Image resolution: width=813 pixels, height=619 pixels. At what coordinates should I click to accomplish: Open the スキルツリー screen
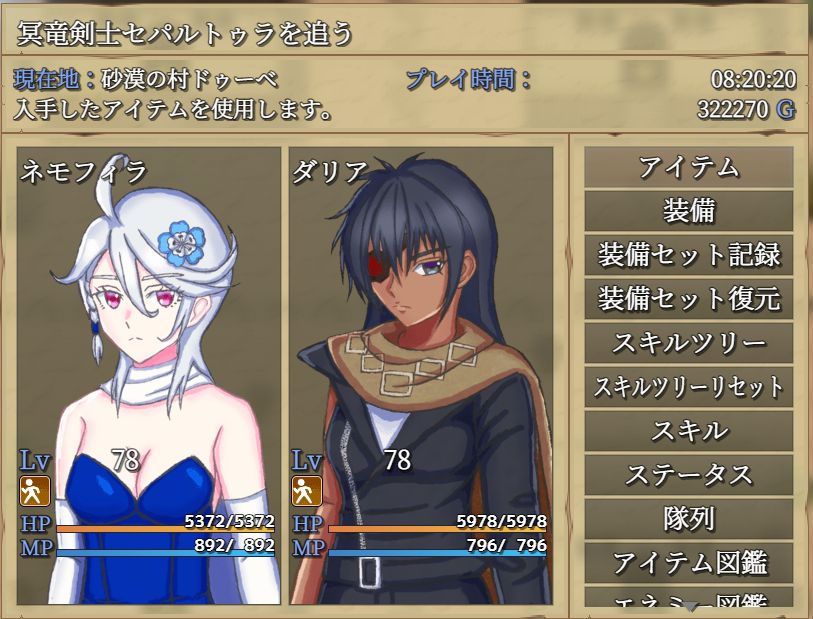tap(688, 343)
